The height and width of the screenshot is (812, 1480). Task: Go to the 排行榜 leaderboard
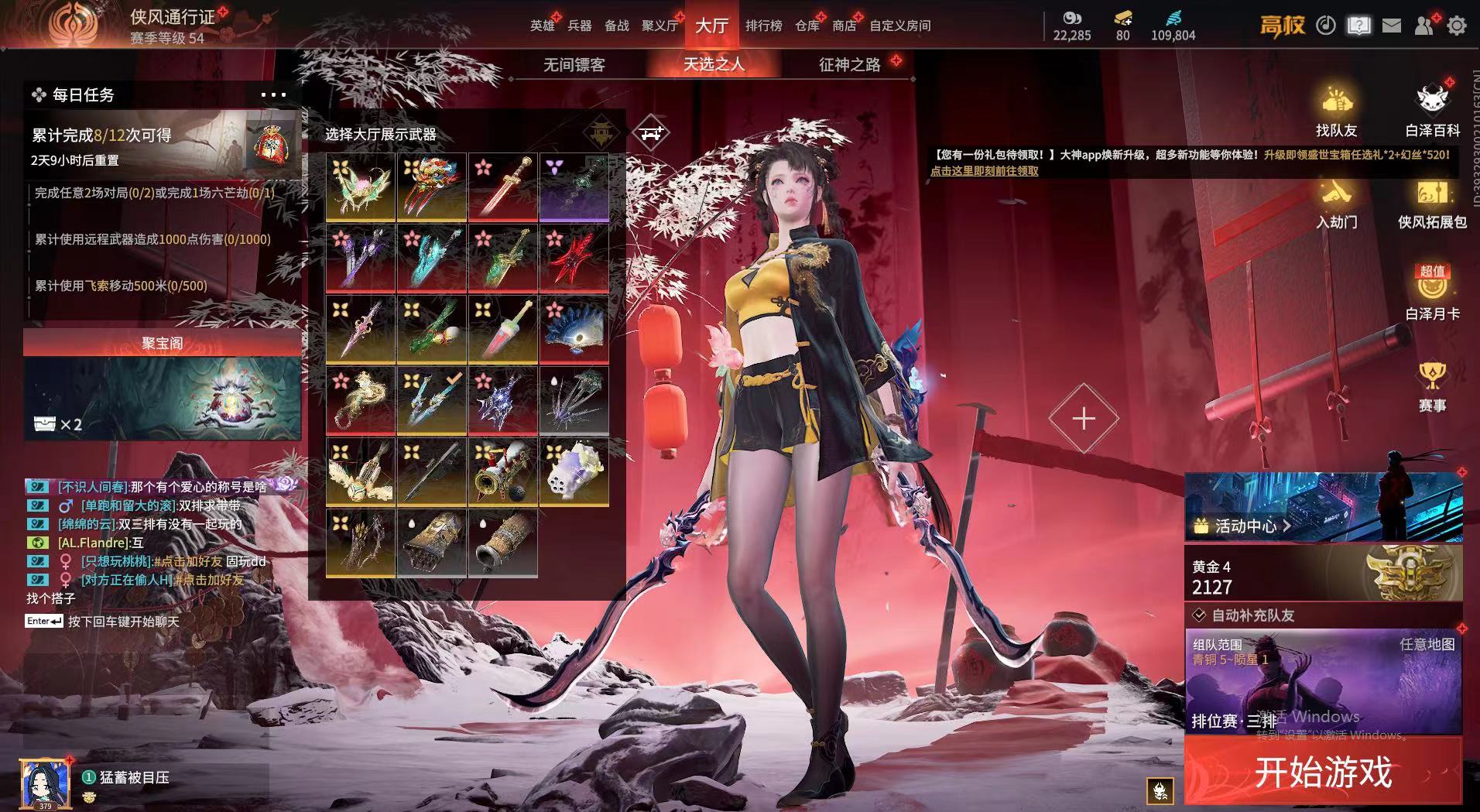click(763, 26)
